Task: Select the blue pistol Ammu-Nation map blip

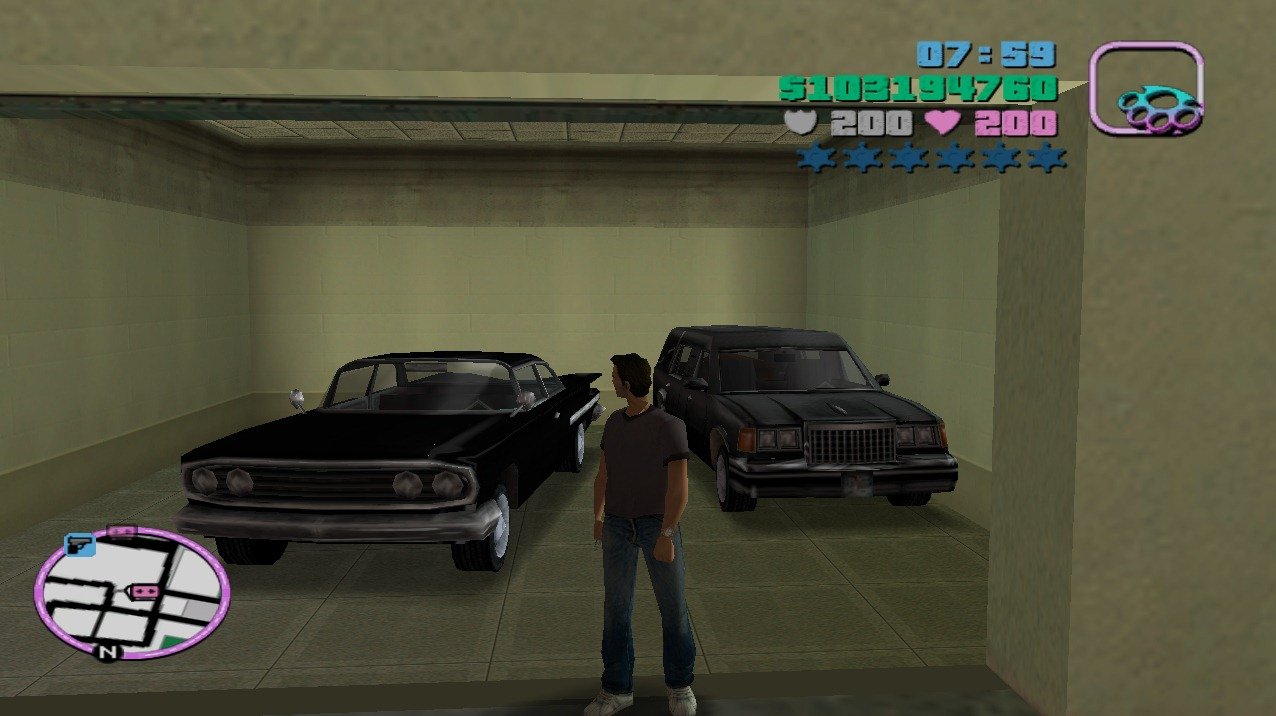Action: 79,545
